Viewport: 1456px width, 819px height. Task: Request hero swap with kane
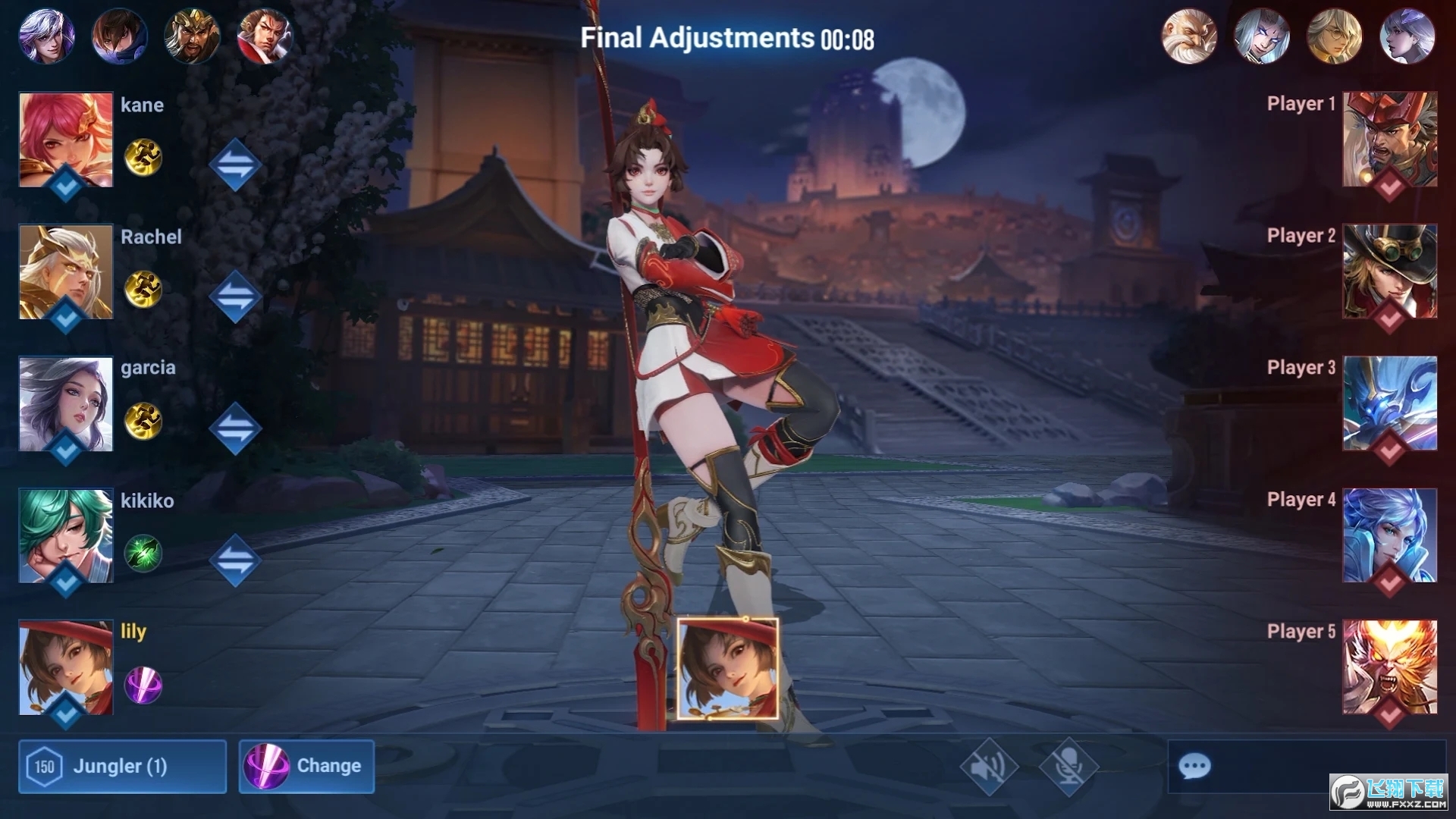click(x=235, y=165)
